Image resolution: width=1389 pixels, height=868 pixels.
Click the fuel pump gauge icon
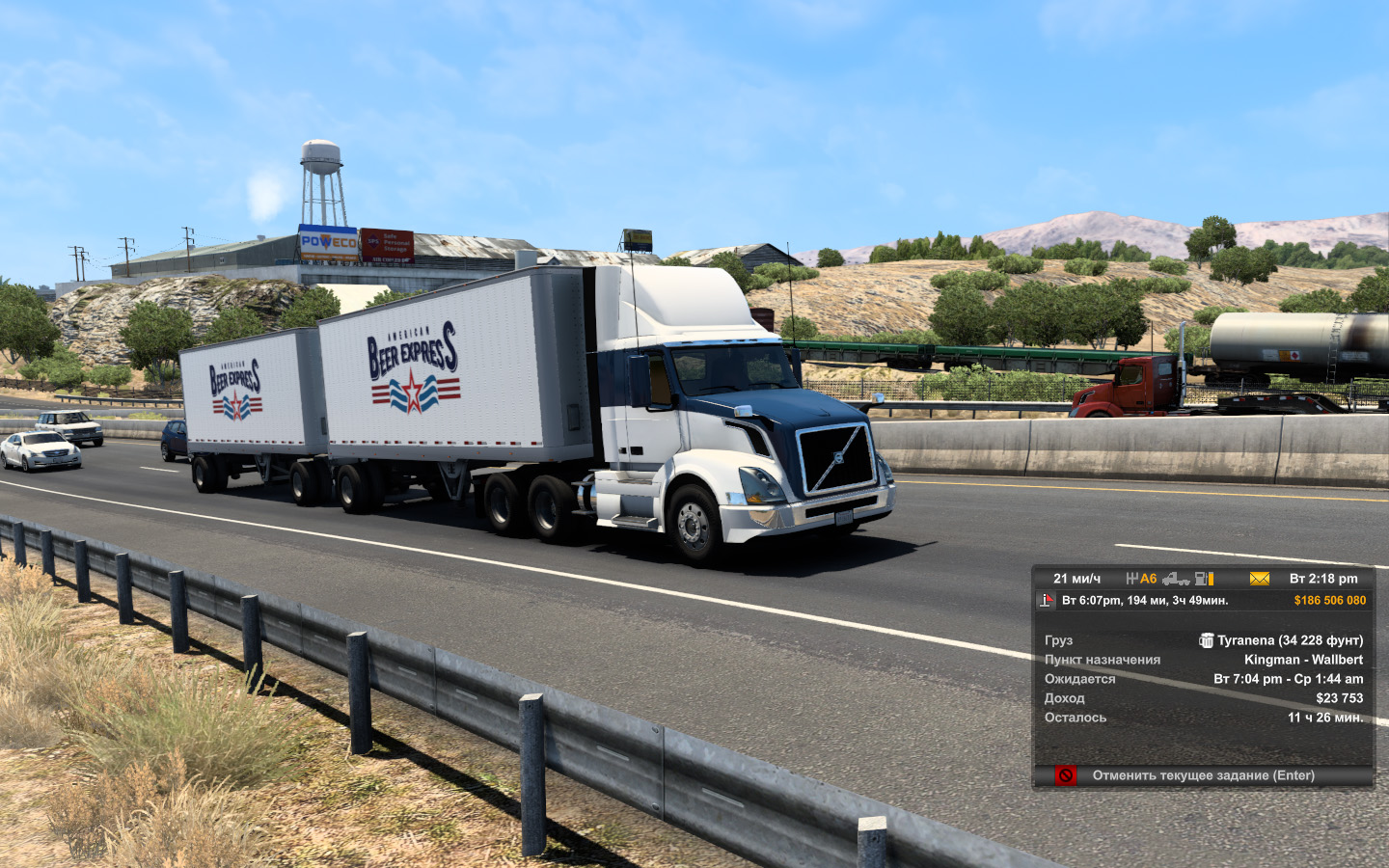1204,579
